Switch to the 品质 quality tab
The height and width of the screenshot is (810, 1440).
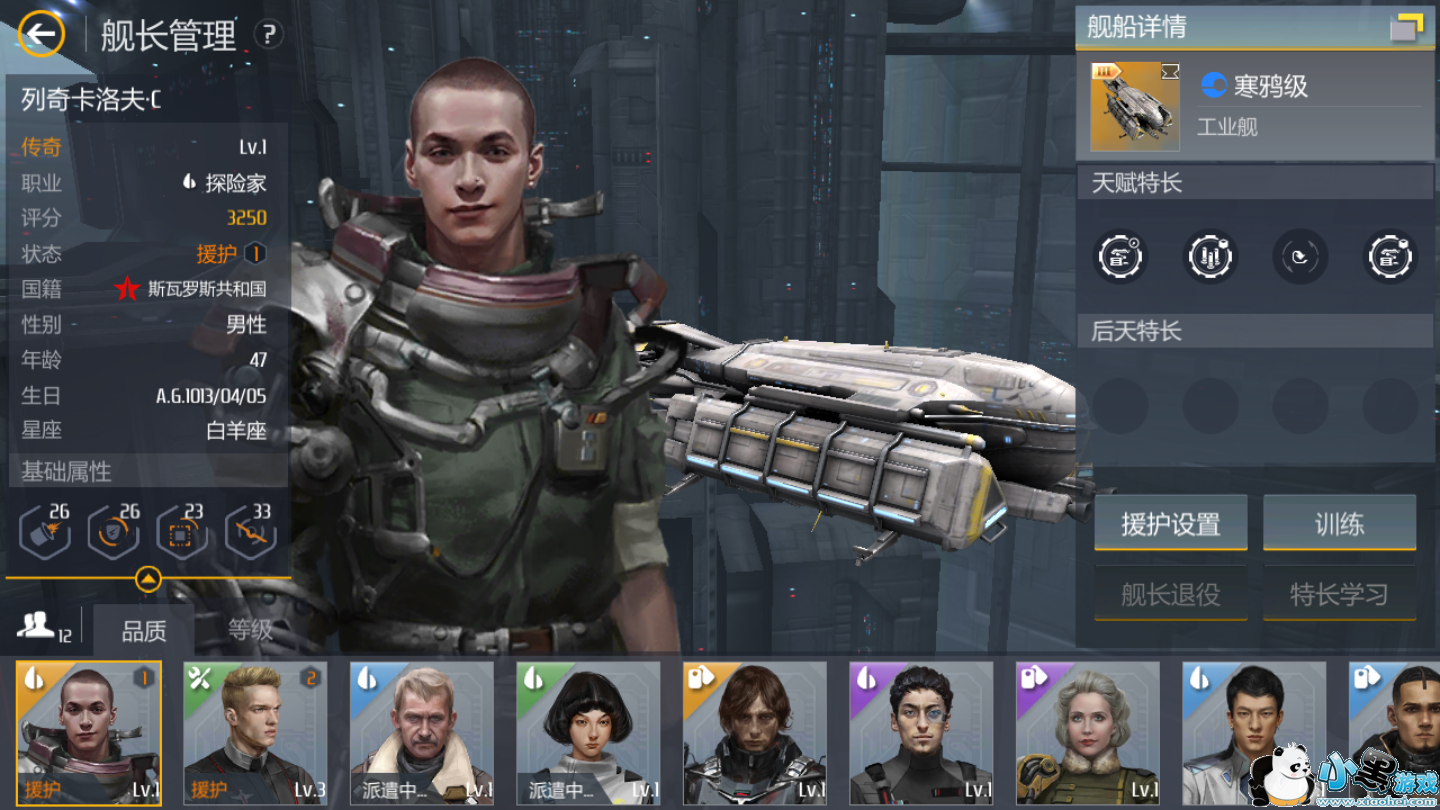coord(144,631)
